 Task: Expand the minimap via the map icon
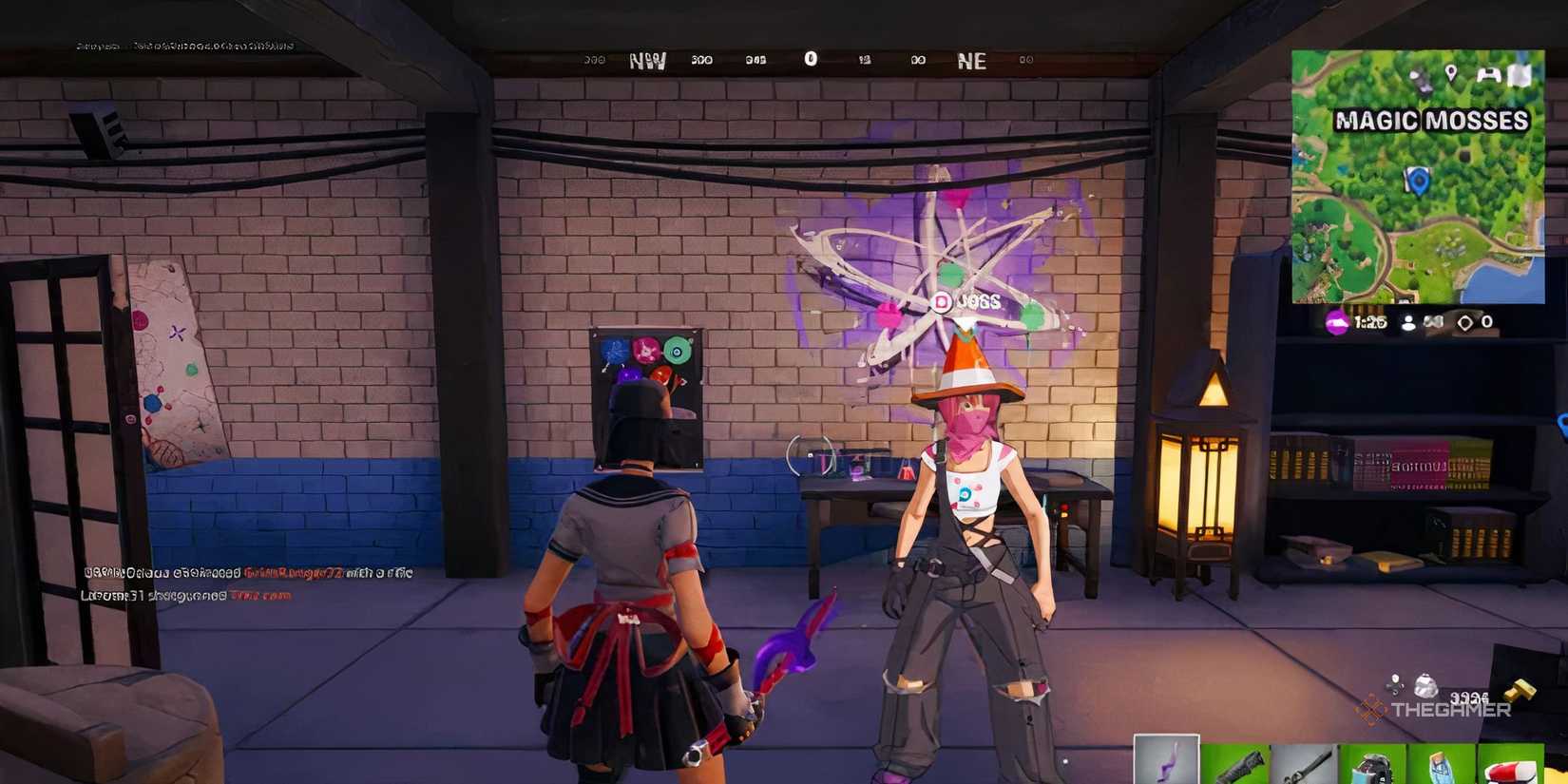pyautogui.click(x=1520, y=74)
